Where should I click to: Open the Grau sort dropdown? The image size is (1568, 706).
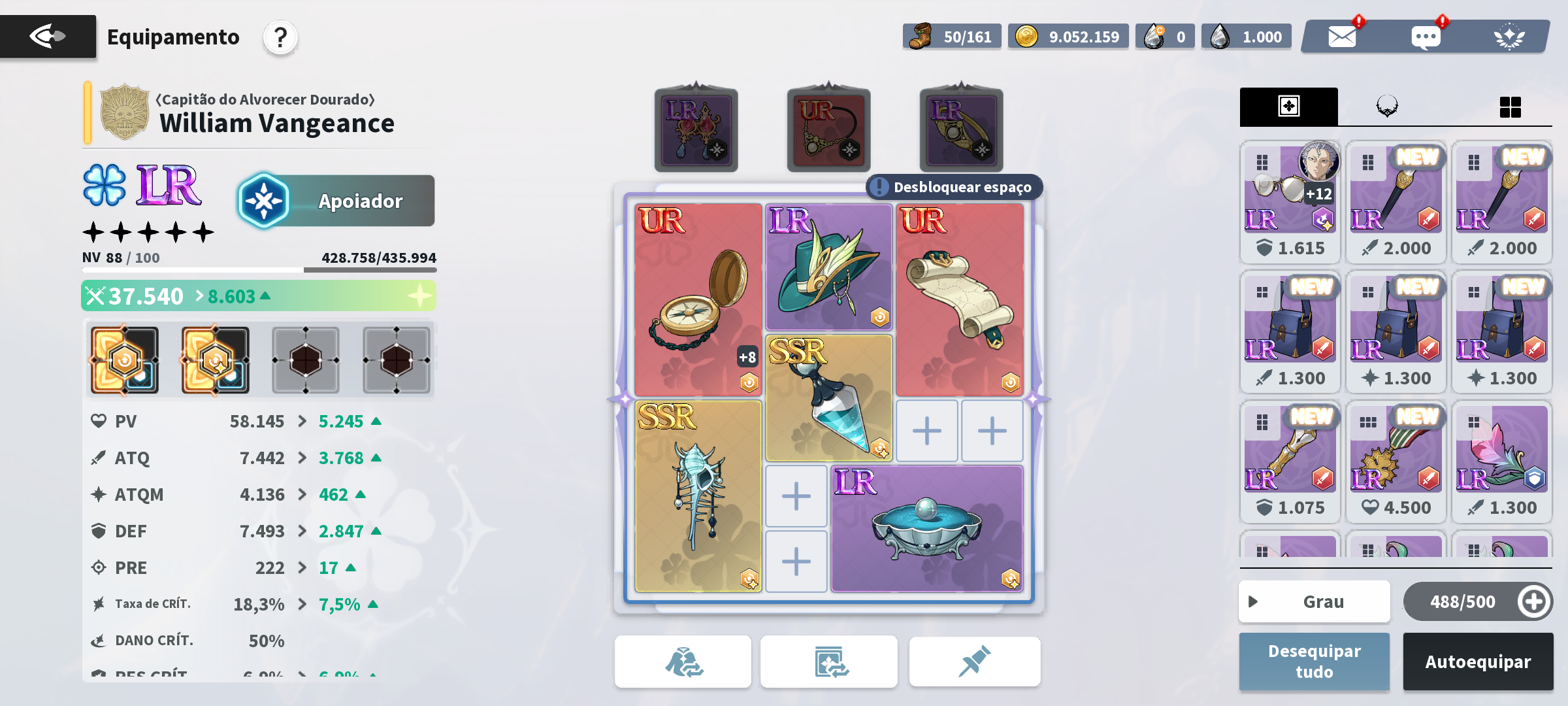tap(1314, 601)
